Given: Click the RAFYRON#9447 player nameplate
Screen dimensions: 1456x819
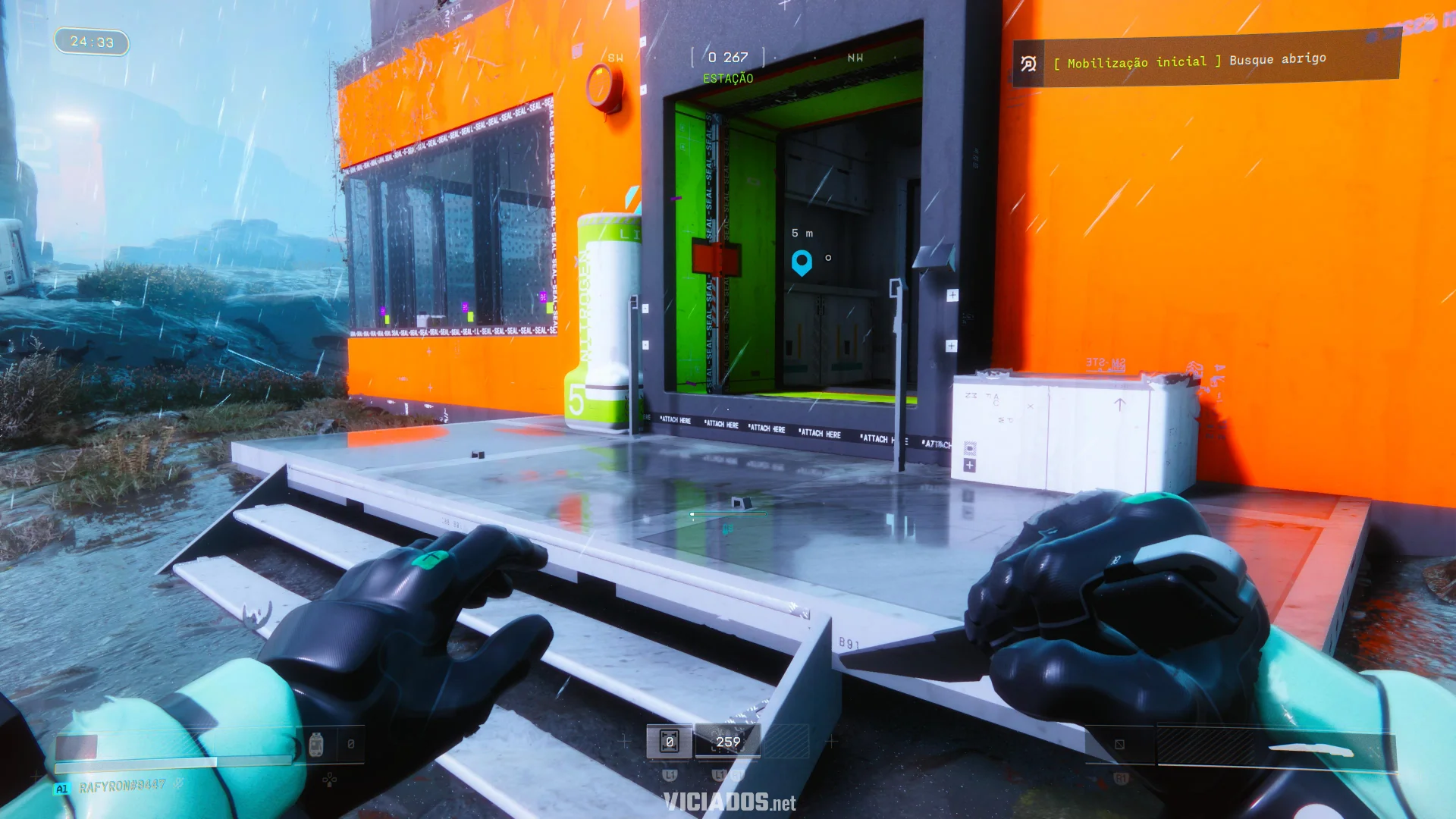Looking at the screenshot, I should 121,787.
